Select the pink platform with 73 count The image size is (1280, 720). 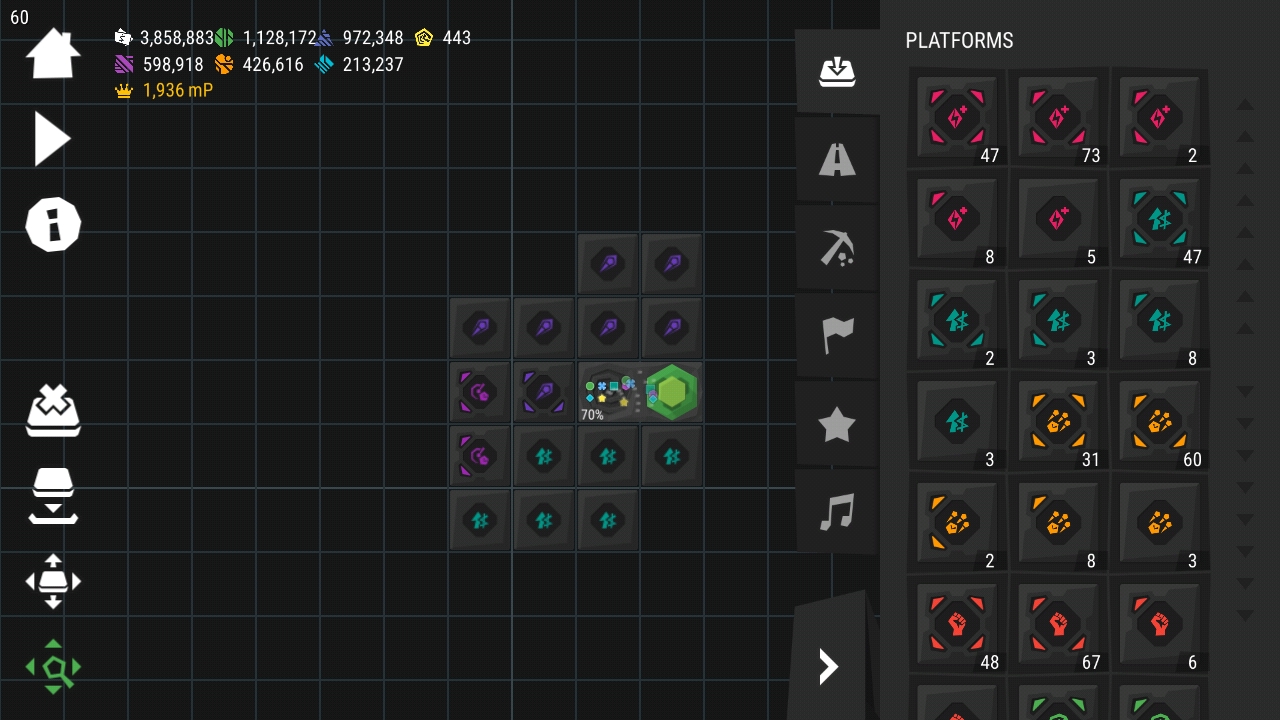pyautogui.click(x=1058, y=118)
